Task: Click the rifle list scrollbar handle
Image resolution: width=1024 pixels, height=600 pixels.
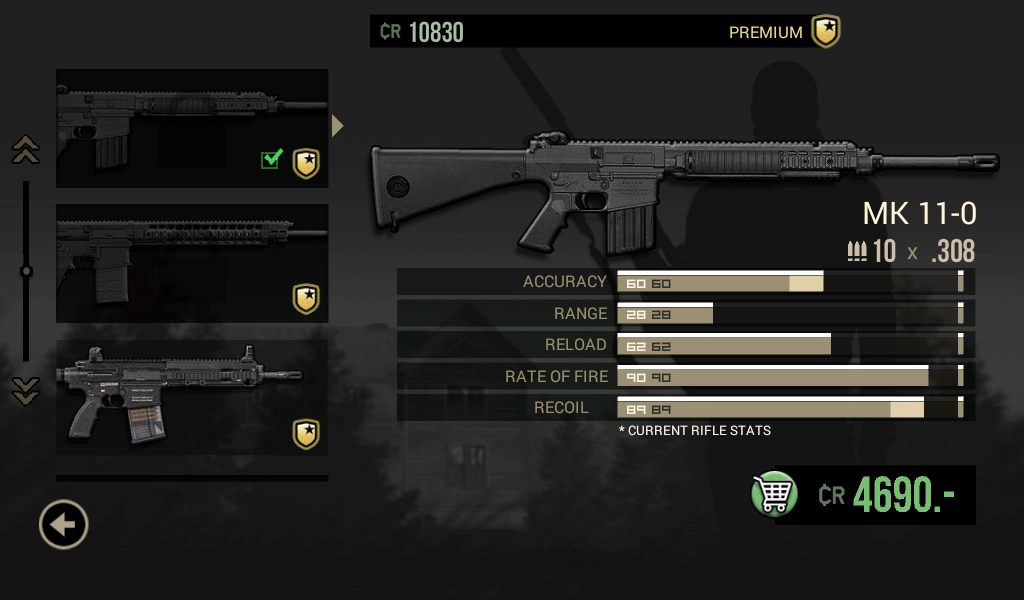Action: (26, 271)
